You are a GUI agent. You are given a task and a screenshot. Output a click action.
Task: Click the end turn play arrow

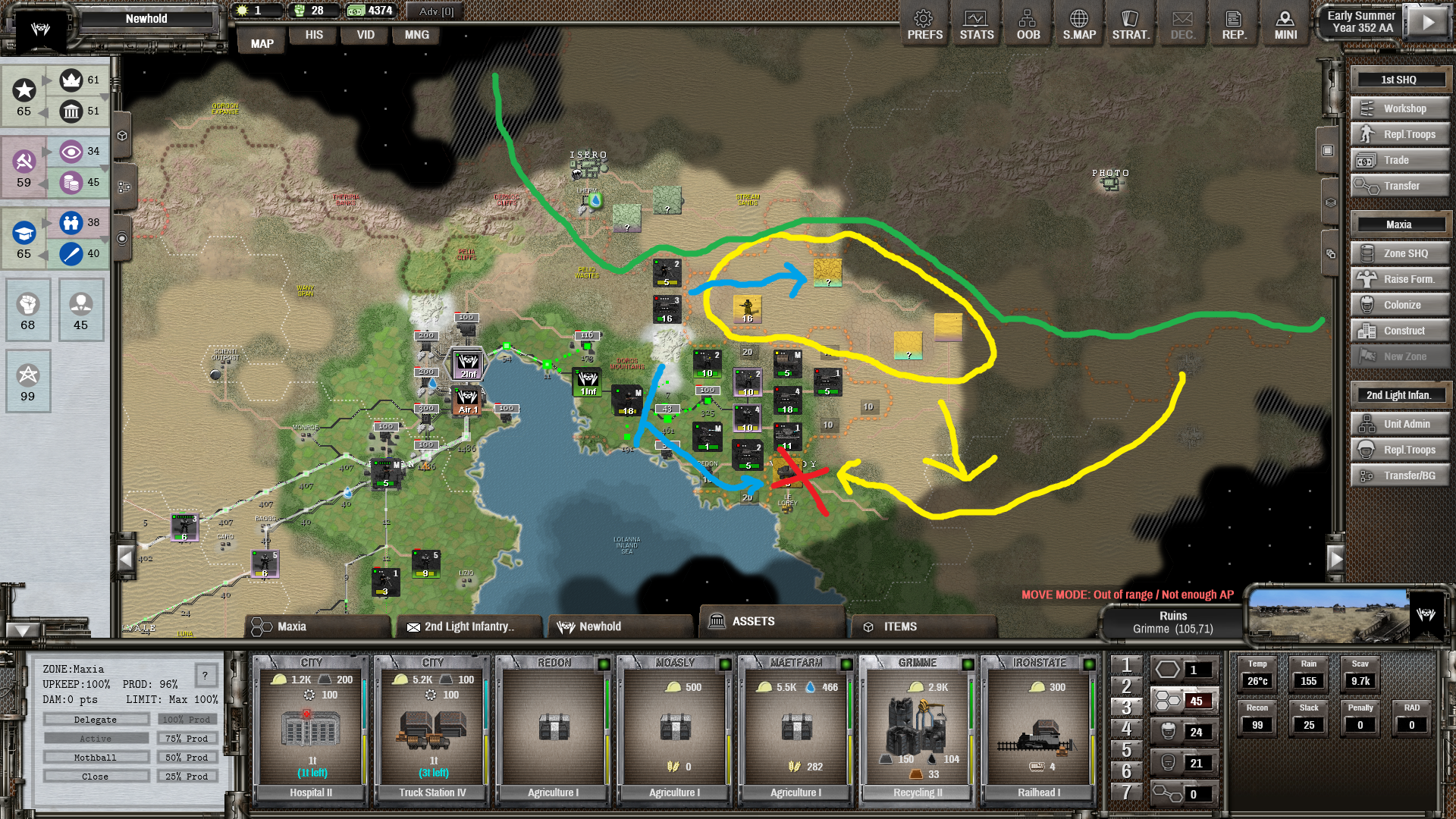pos(1428,22)
